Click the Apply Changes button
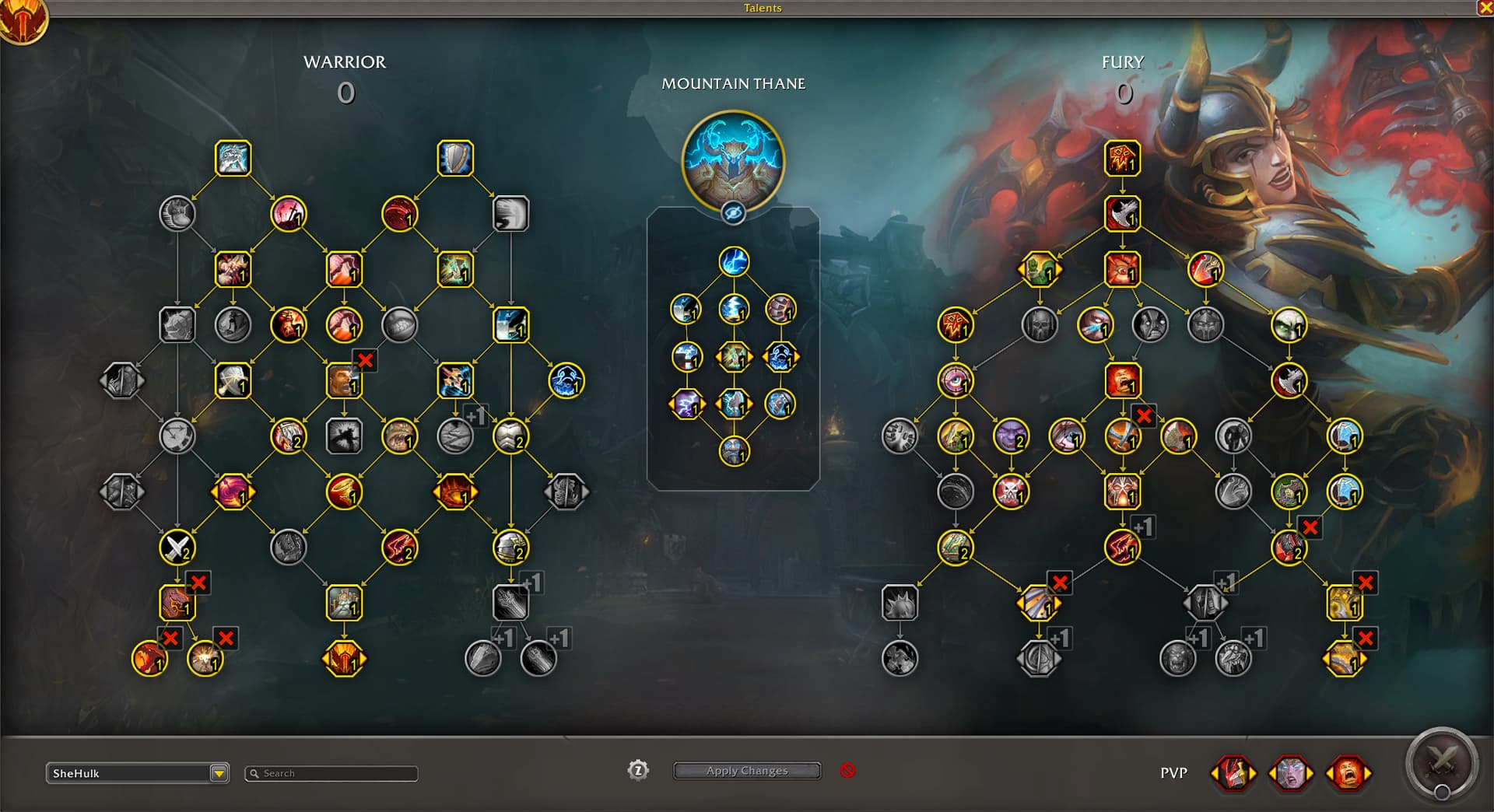Viewport: 1494px width, 812px height. [x=746, y=771]
